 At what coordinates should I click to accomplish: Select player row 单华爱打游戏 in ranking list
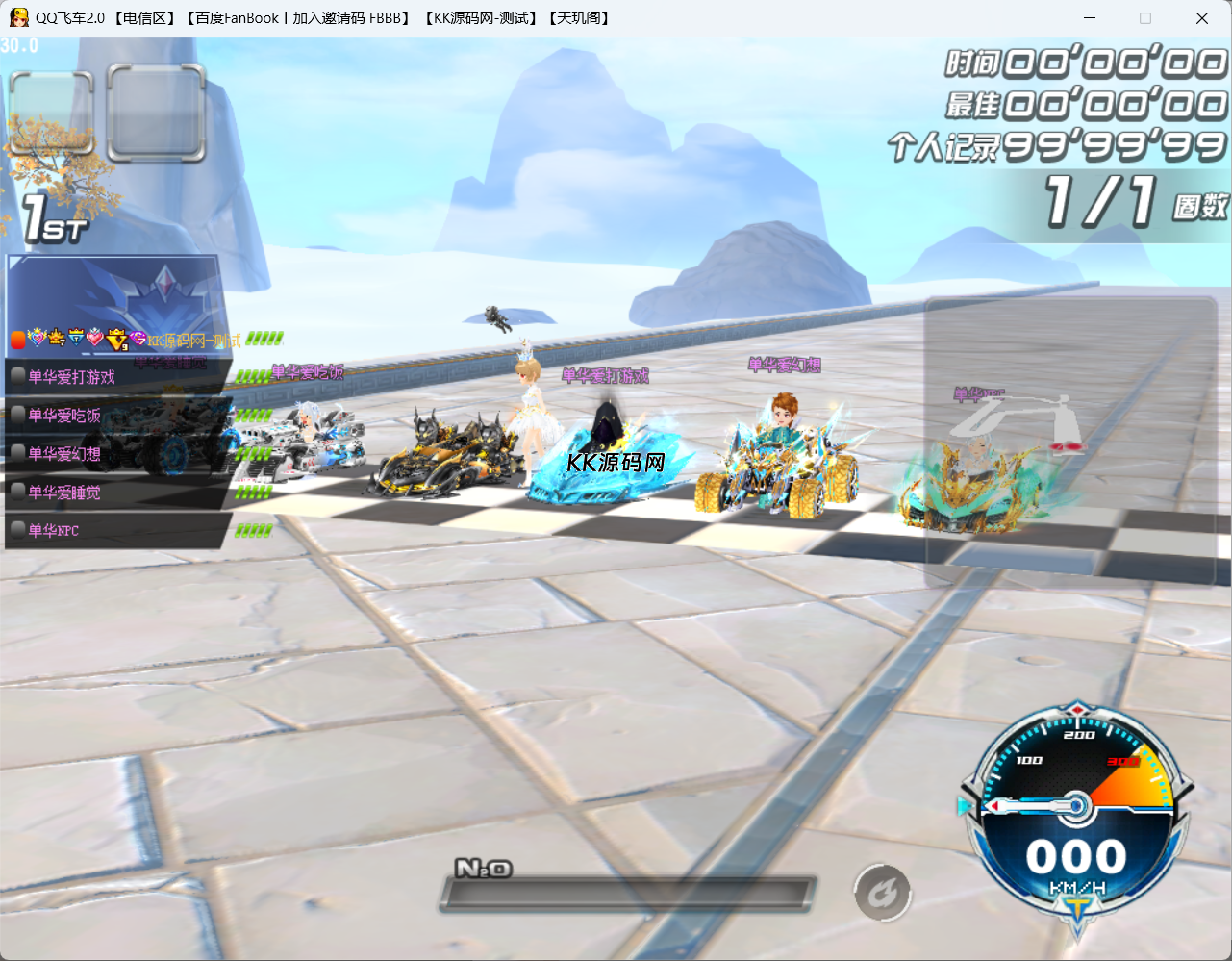(115, 377)
